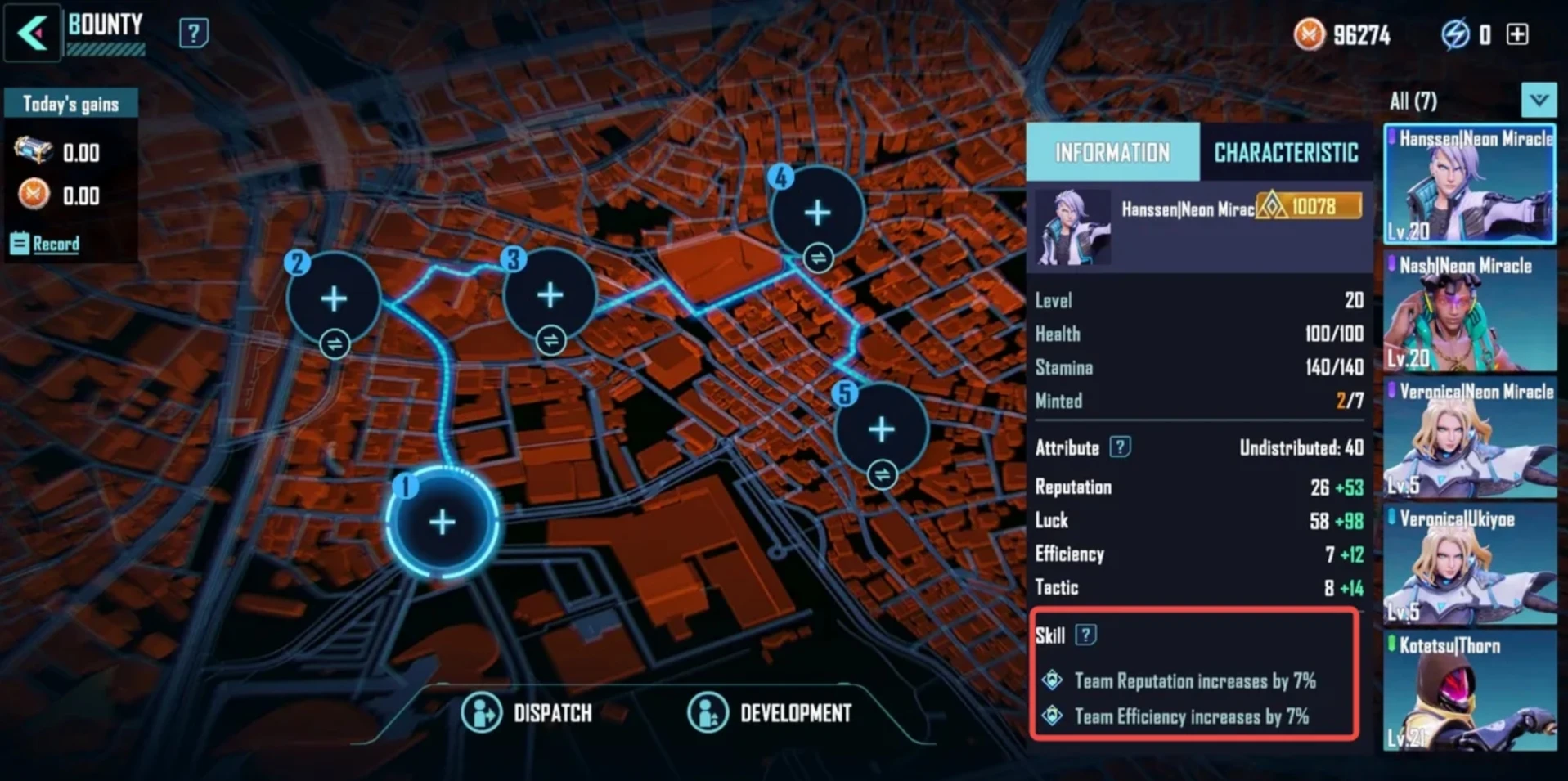The image size is (1568, 781).
Task: Select the Kotetsu Thorn hero card
Action: pyautogui.click(x=1469, y=692)
